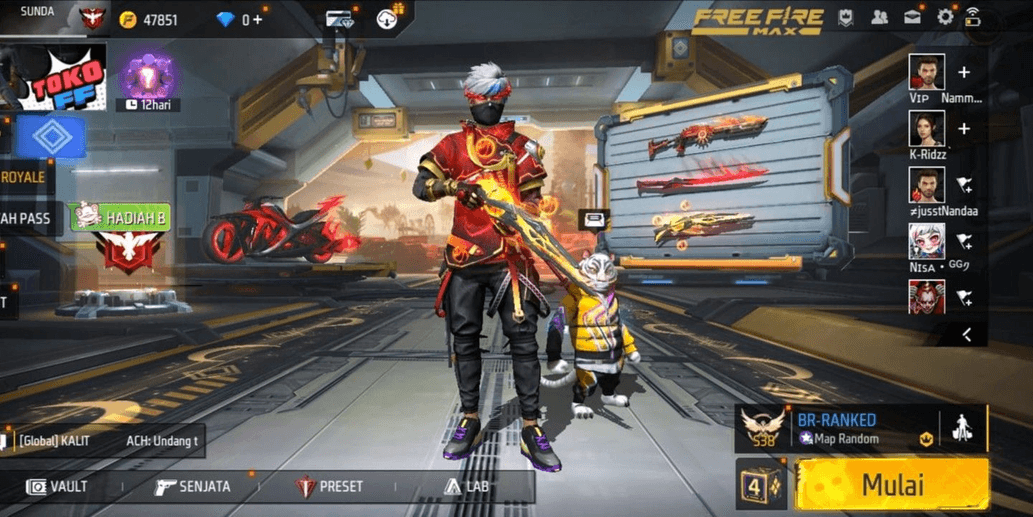Open the Lab menu
This screenshot has height=517, width=1033.
click(466, 487)
